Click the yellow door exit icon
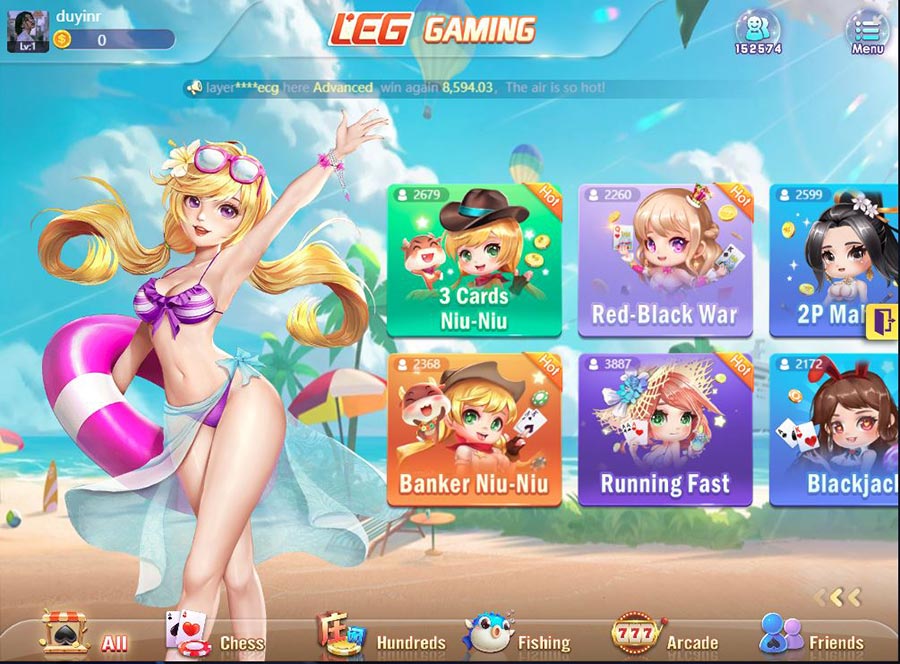 tap(885, 321)
